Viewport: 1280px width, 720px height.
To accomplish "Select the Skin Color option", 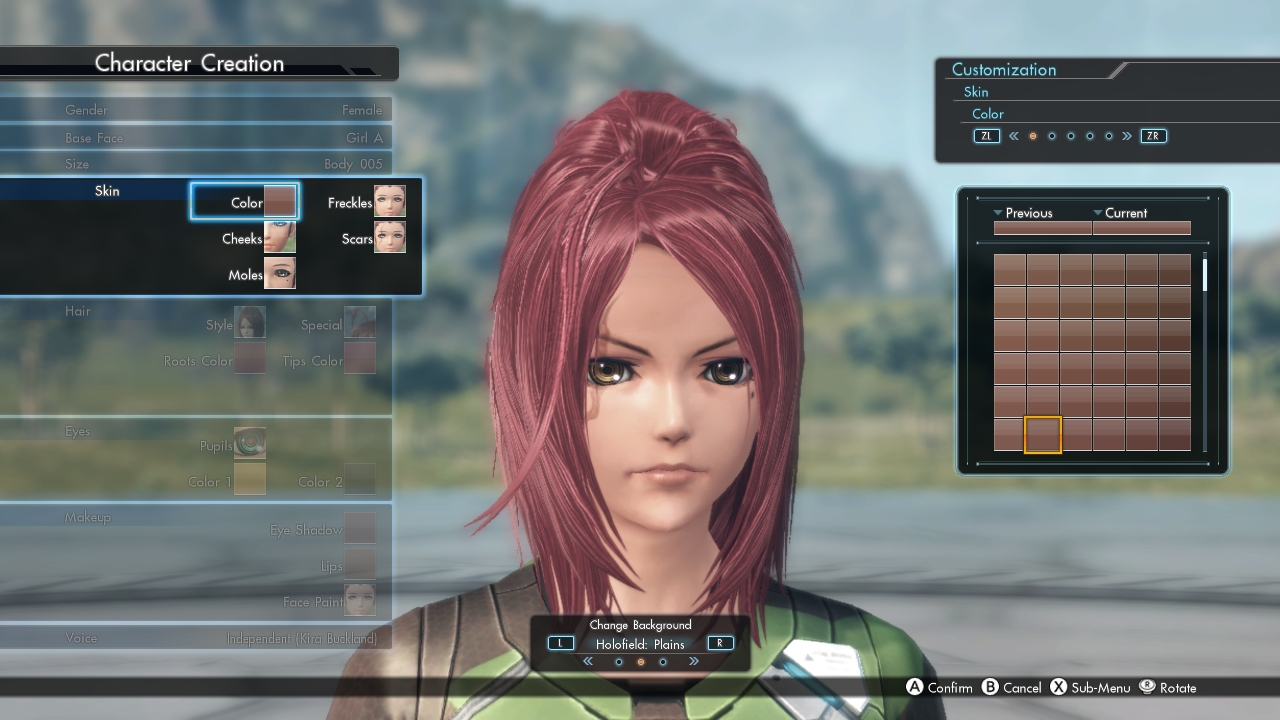I will tap(245, 202).
